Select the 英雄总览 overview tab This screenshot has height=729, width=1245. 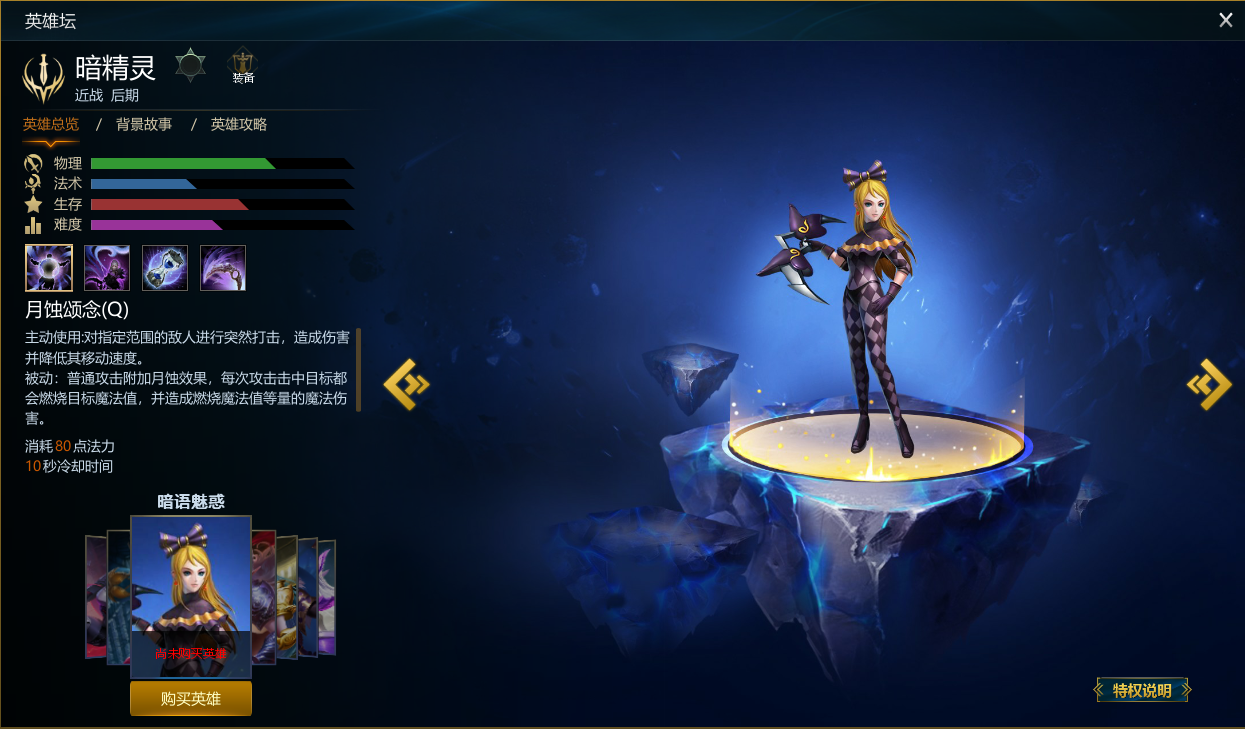pos(51,124)
